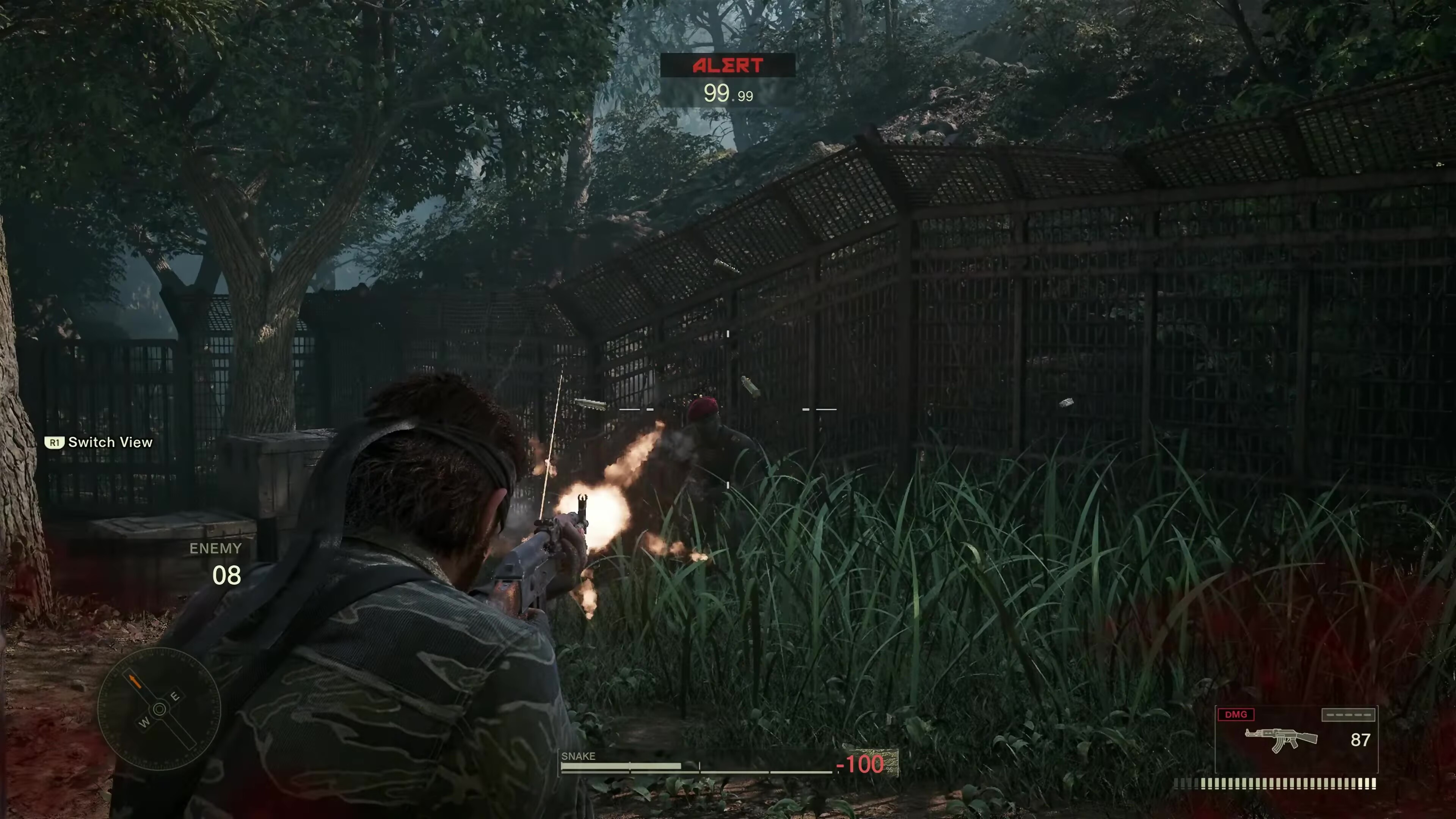Click the compass in the corner
This screenshot has width=1456, height=819.
tap(159, 709)
